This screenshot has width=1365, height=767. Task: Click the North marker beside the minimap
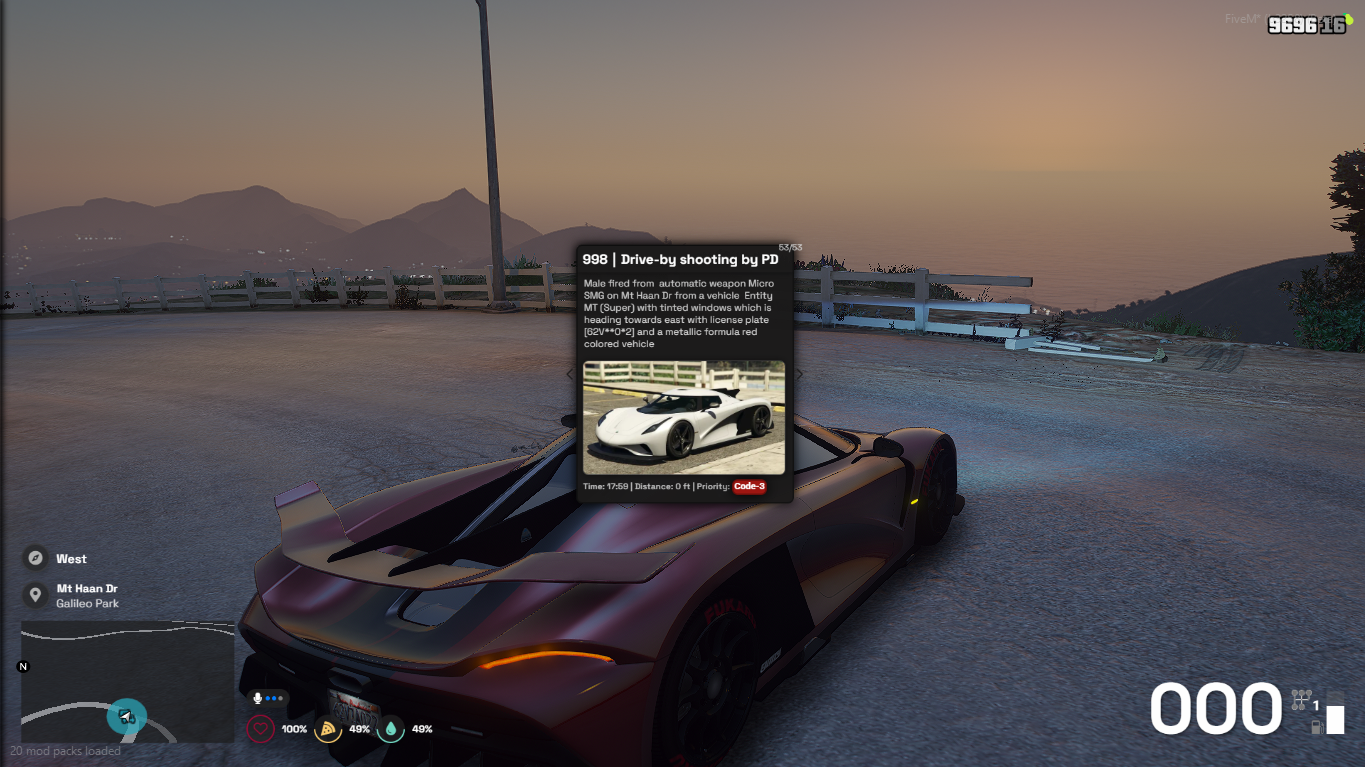[24, 666]
